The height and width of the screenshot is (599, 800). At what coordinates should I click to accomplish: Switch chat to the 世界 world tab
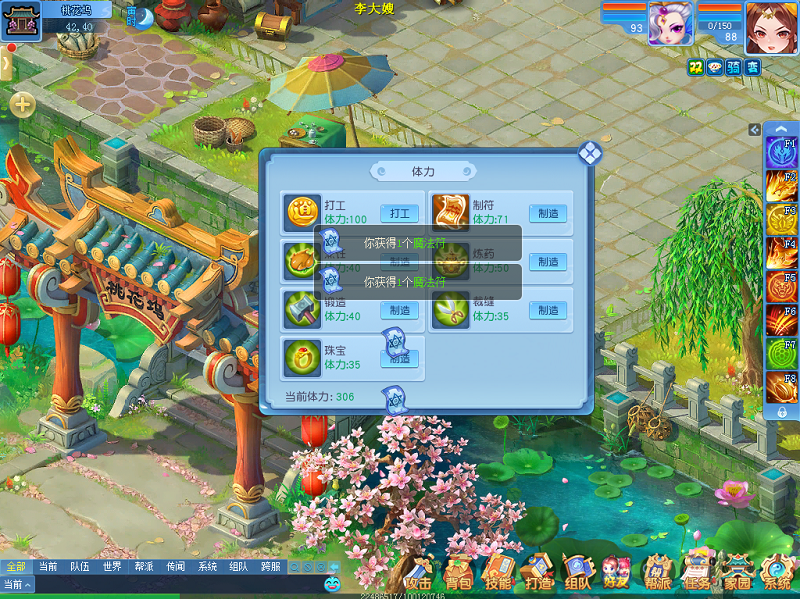click(112, 566)
